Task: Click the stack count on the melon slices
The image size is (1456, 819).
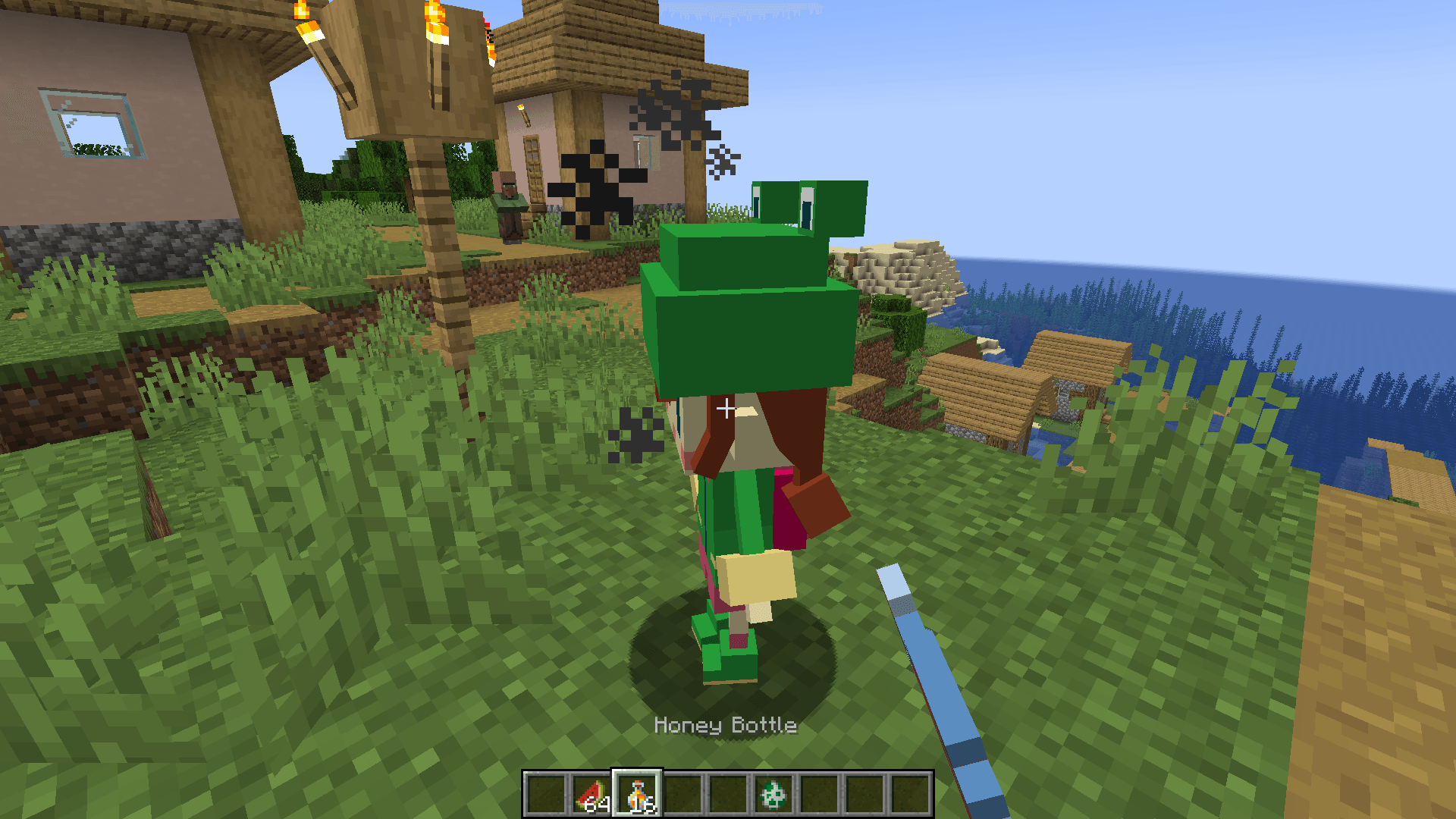Action: click(597, 803)
